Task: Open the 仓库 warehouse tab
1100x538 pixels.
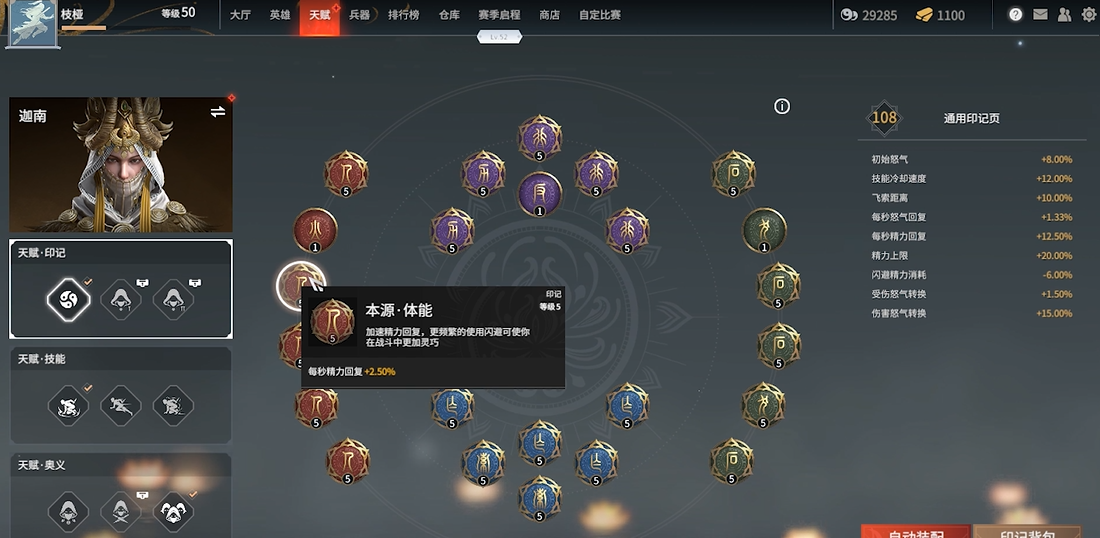Action: click(449, 15)
